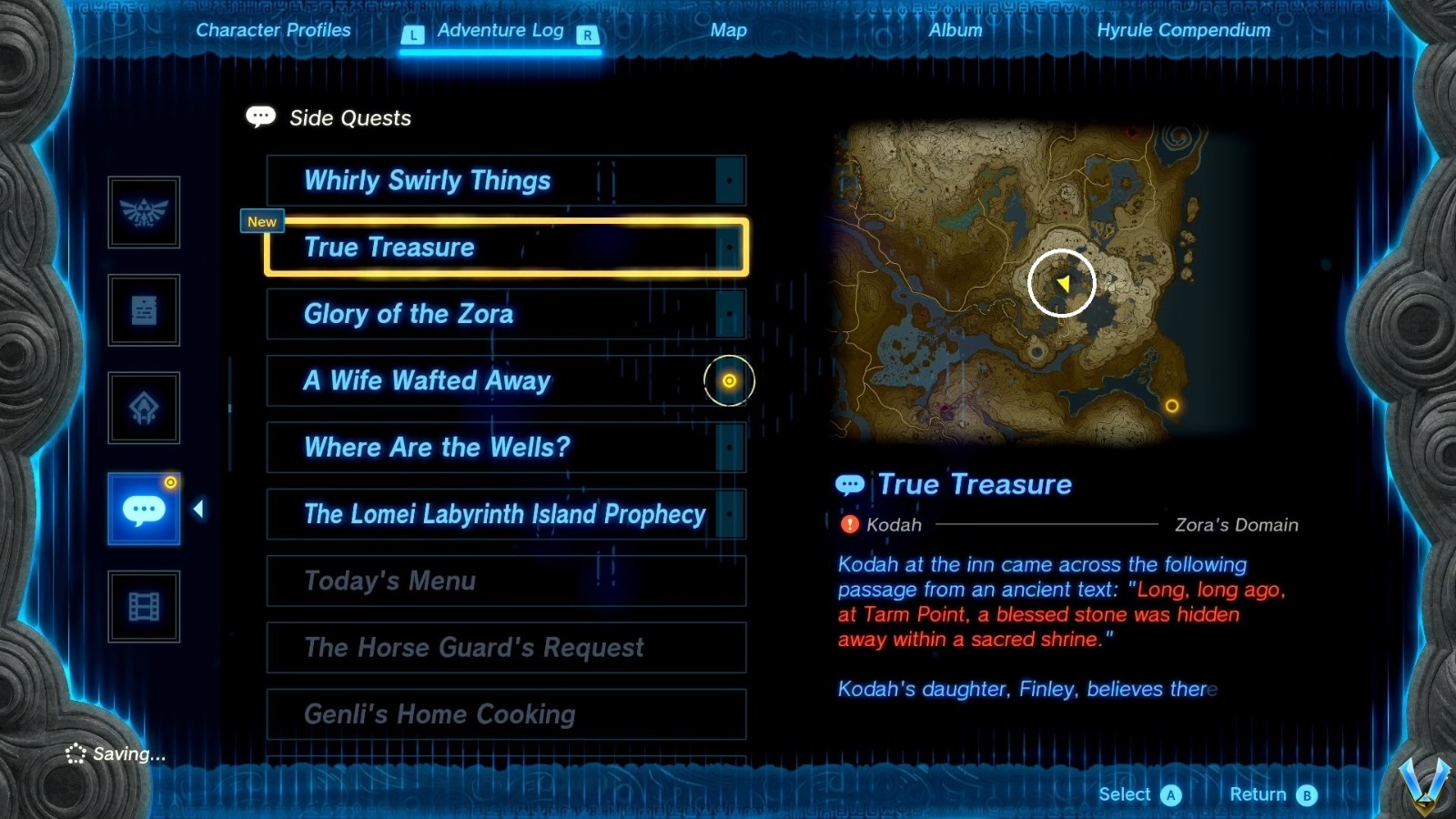Select the yellow quest marker on the map

pyautogui.click(x=1062, y=283)
